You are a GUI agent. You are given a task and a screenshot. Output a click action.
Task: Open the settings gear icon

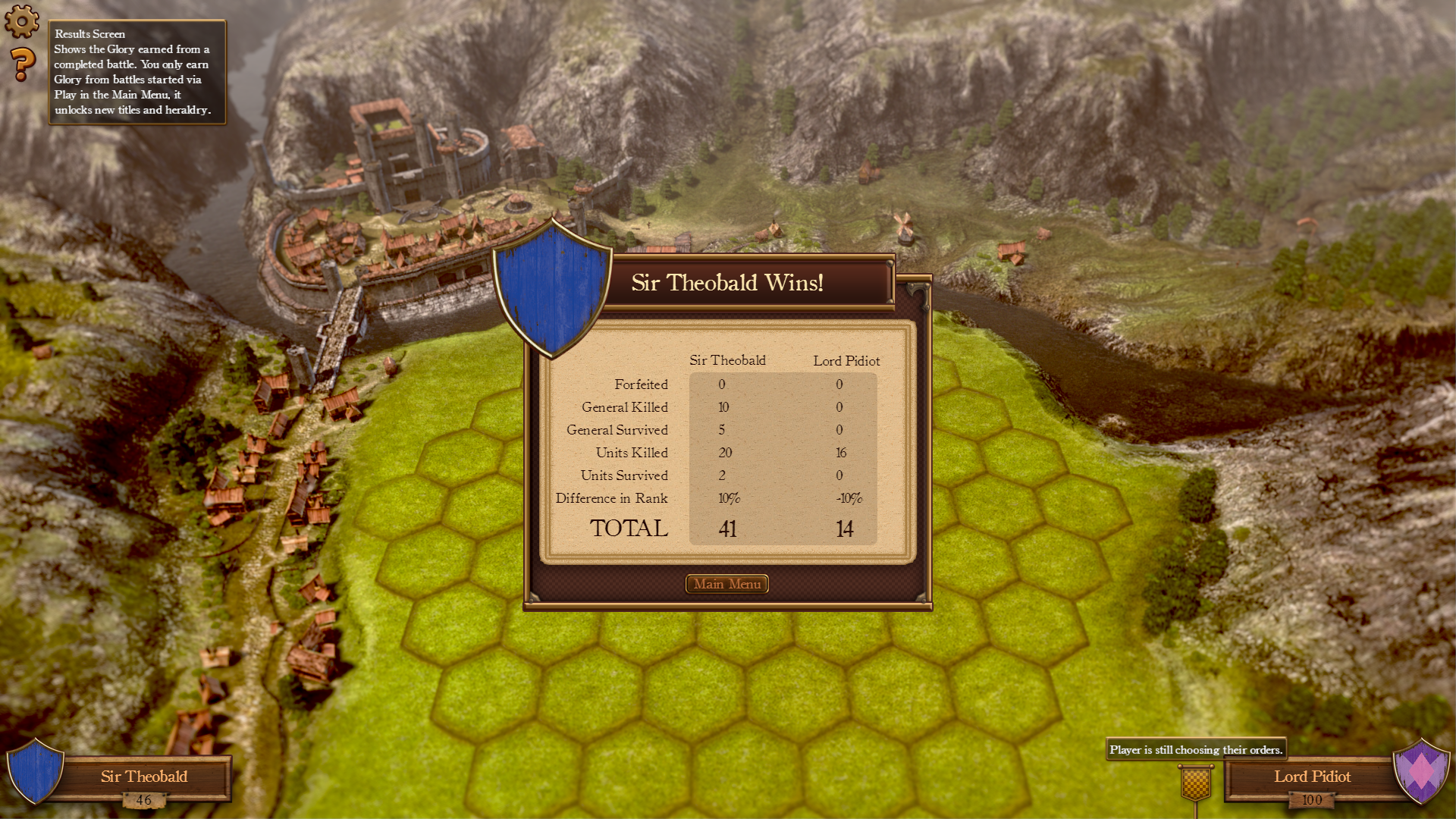22,20
